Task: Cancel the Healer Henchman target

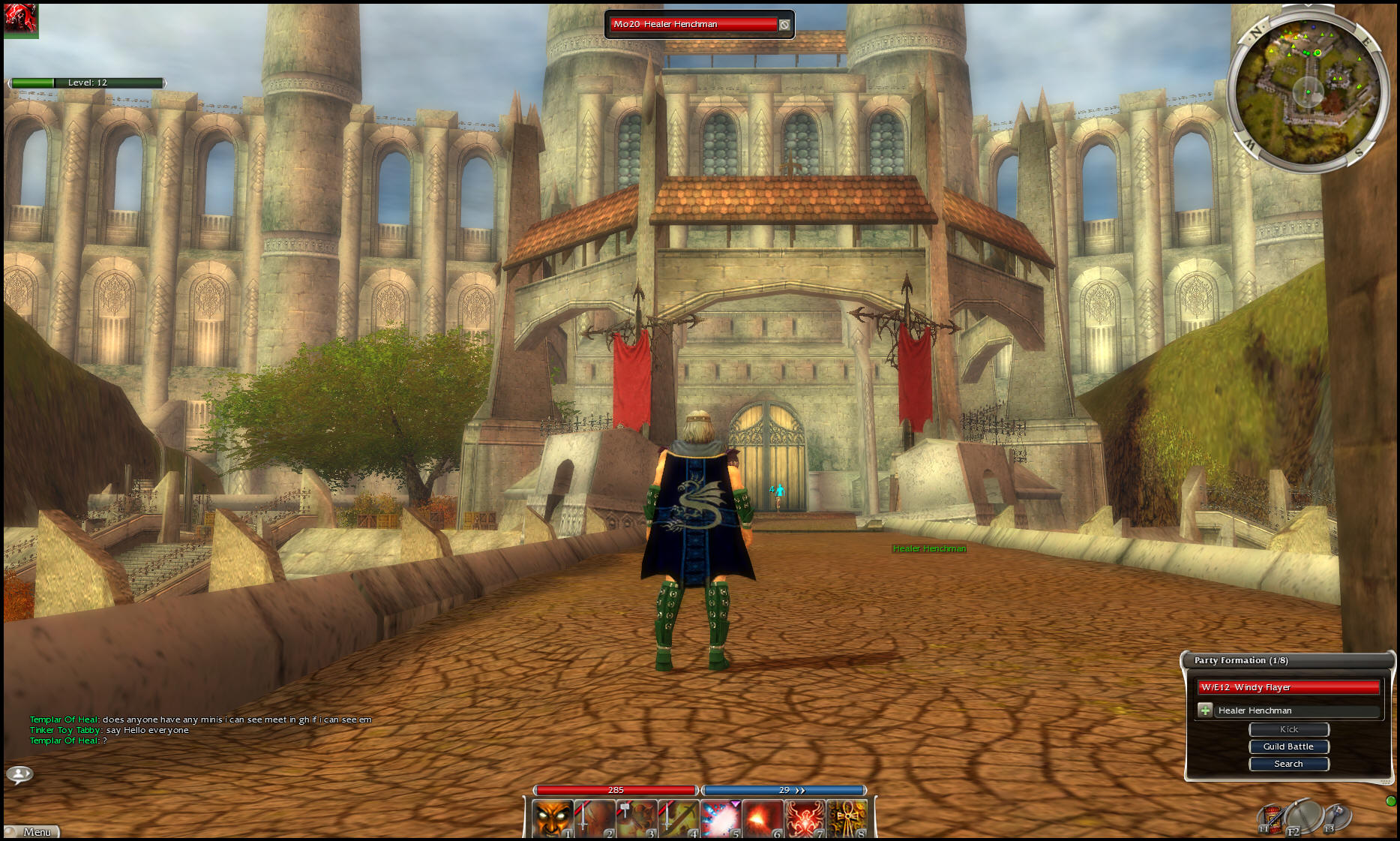Action: [784, 25]
